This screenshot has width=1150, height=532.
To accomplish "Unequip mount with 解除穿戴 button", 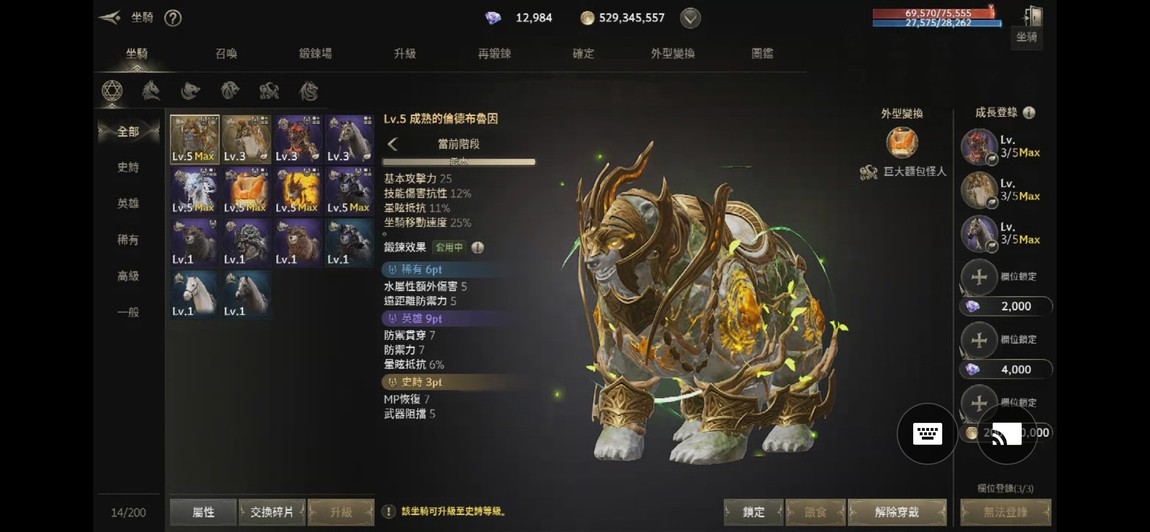I will pos(896,512).
